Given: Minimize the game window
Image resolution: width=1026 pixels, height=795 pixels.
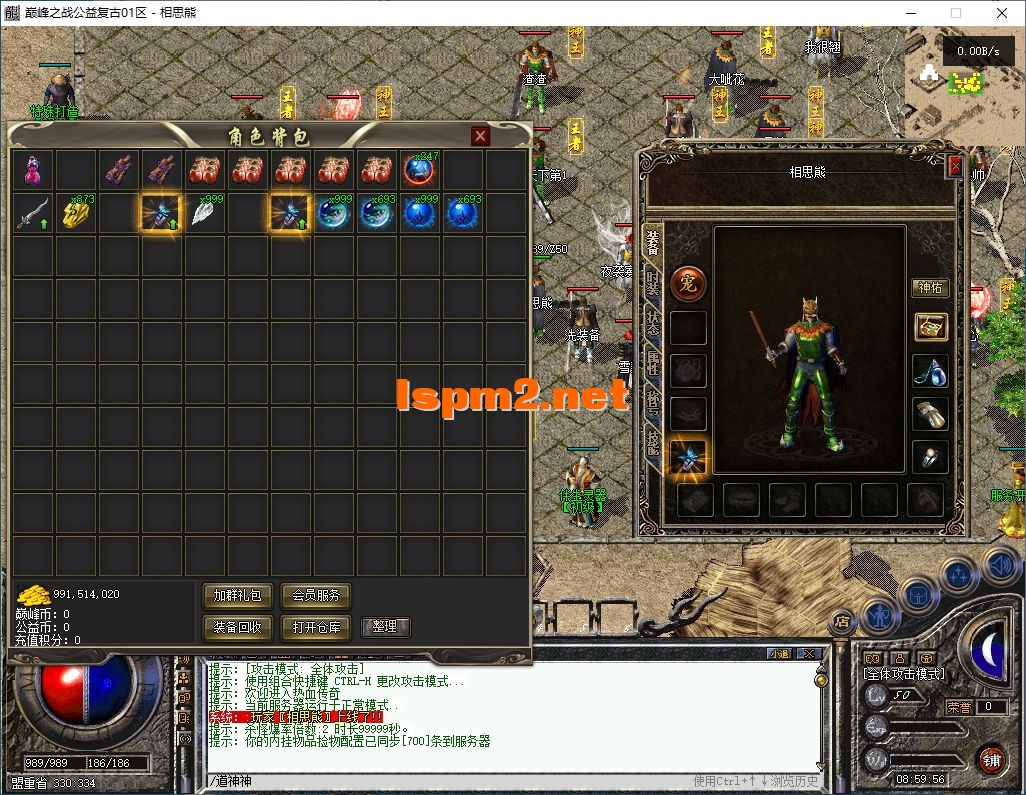Looking at the screenshot, I should [x=910, y=14].
